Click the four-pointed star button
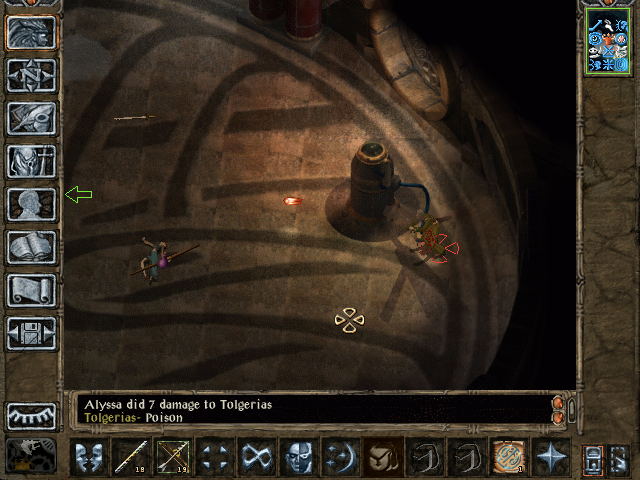The height and width of the screenshot is (480, 640). point(551,457)
